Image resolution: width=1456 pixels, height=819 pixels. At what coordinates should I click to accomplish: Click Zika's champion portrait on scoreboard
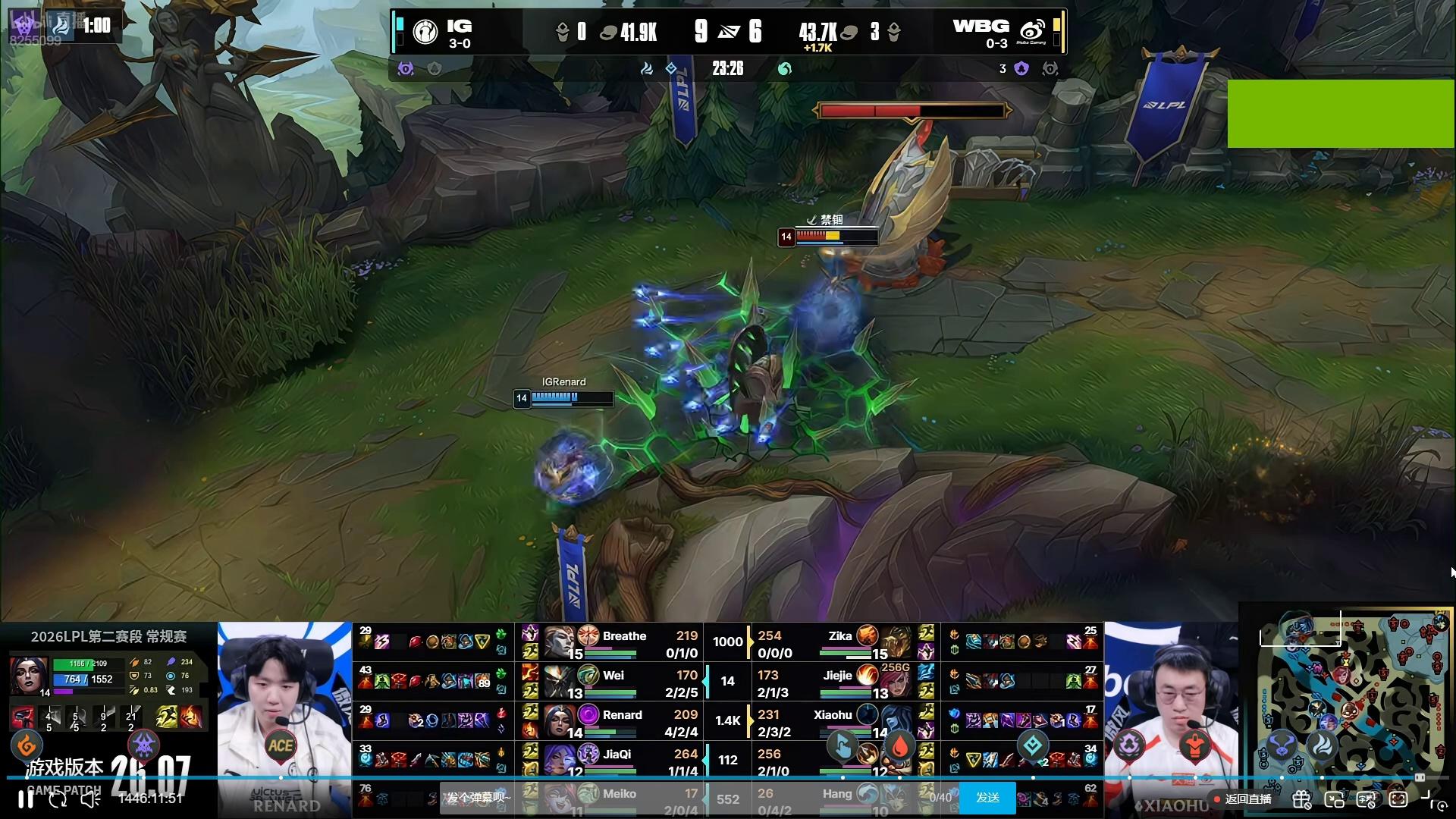896,642
